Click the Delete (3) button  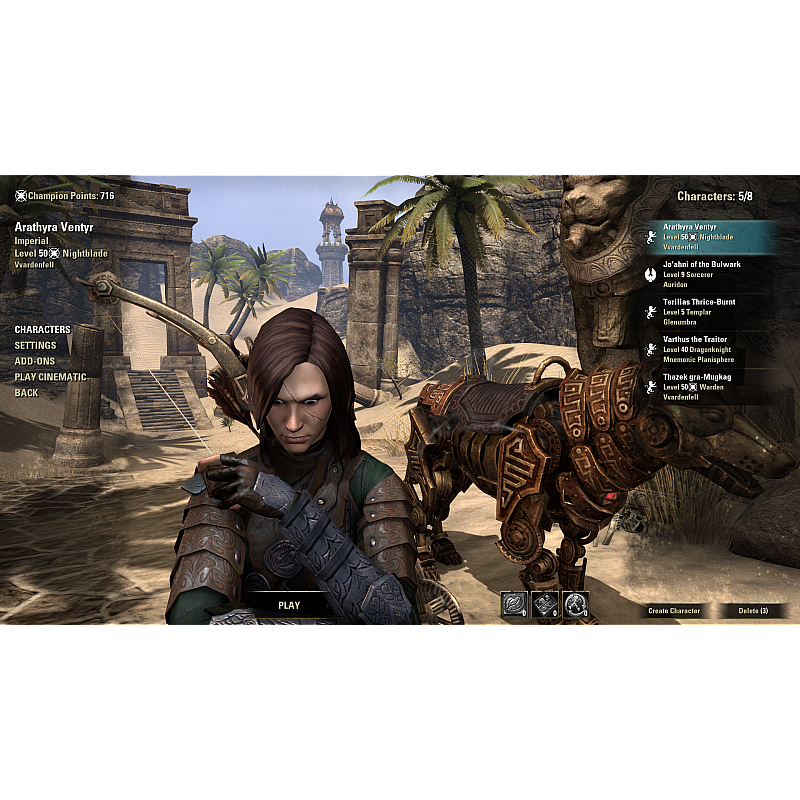[x=753, y=610]
